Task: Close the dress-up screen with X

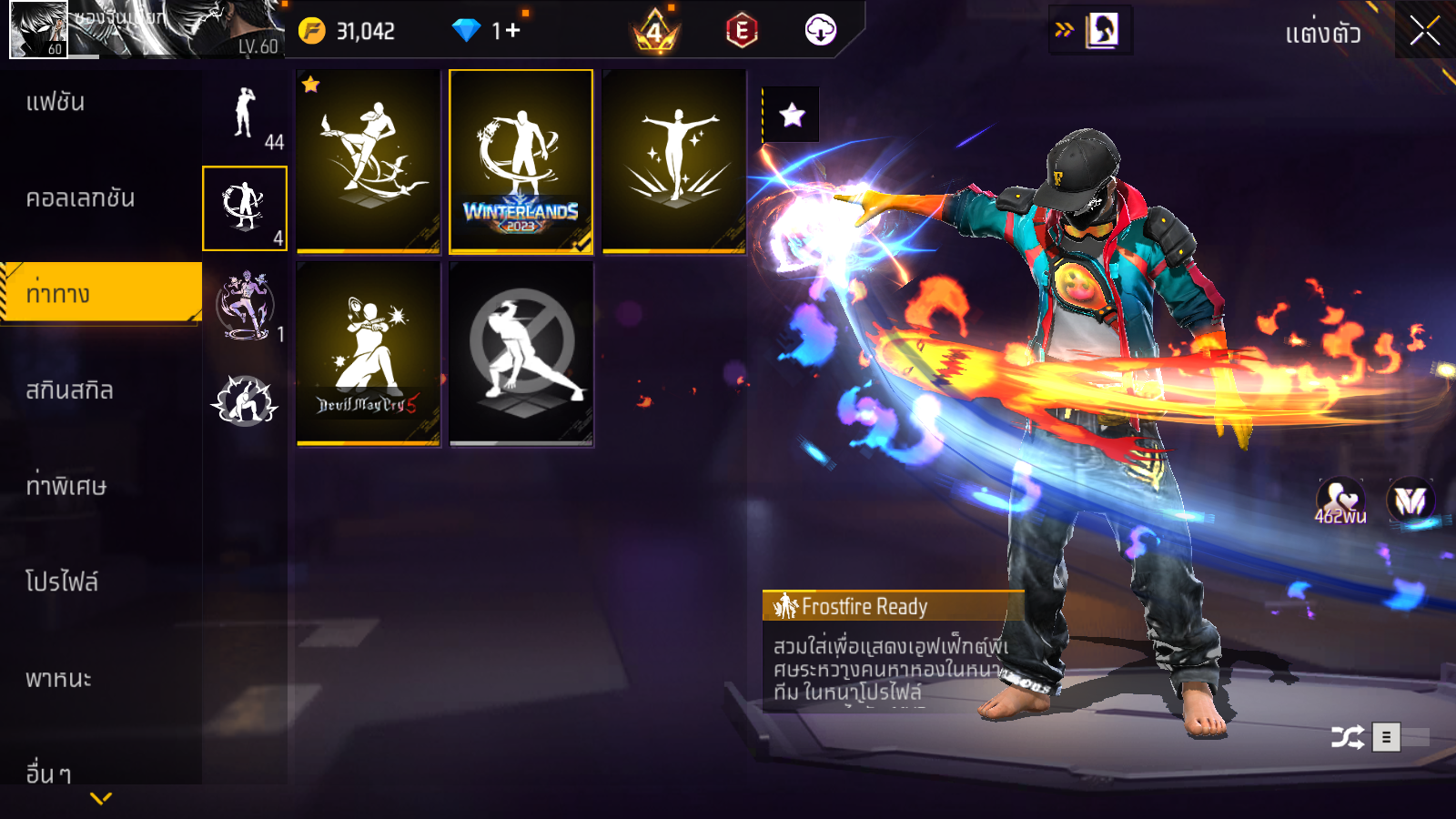Action: (1424, 31)
